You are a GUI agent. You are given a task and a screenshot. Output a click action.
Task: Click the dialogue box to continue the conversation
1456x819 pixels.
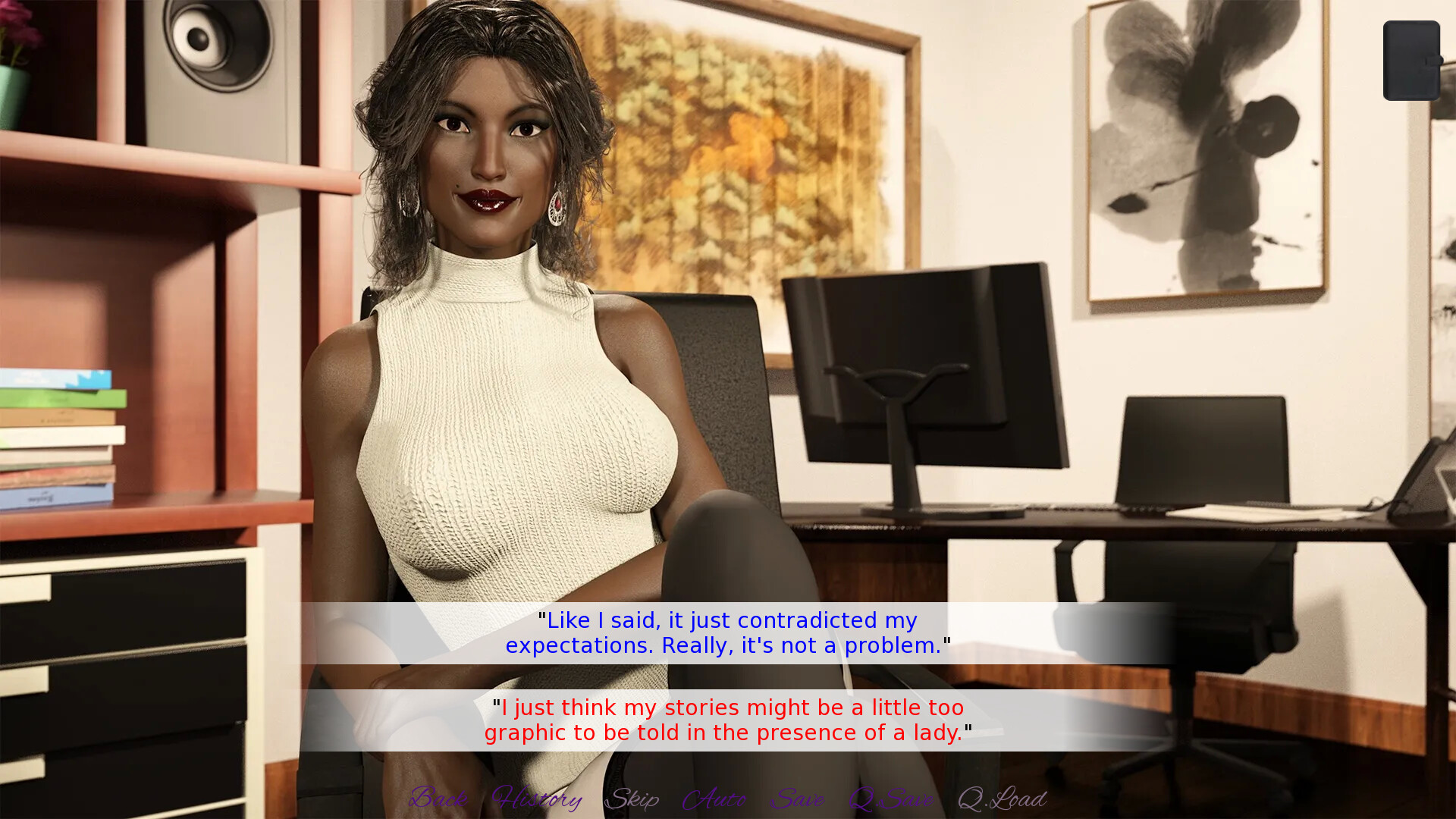tap(726, 675)
